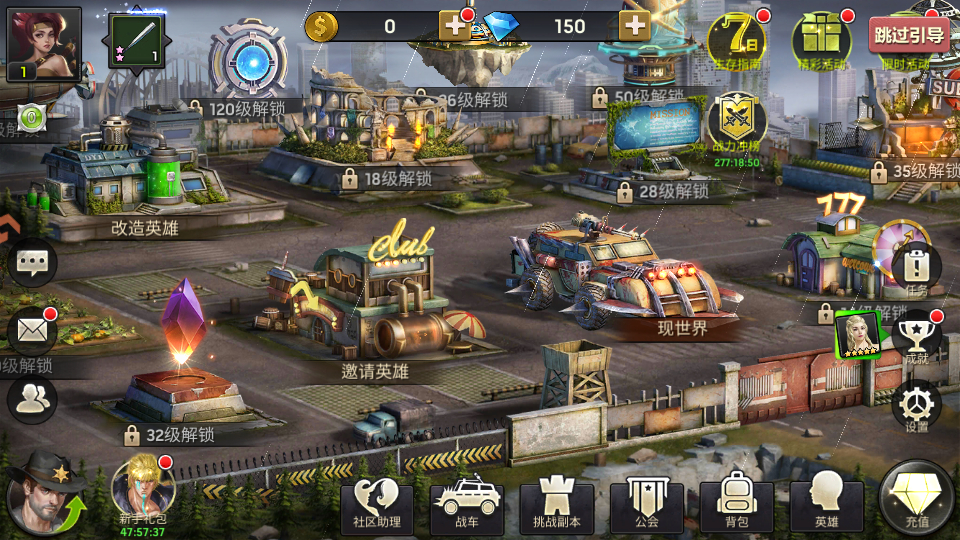
Task: Add more gold coins with plus button
Action: point(456,26)
